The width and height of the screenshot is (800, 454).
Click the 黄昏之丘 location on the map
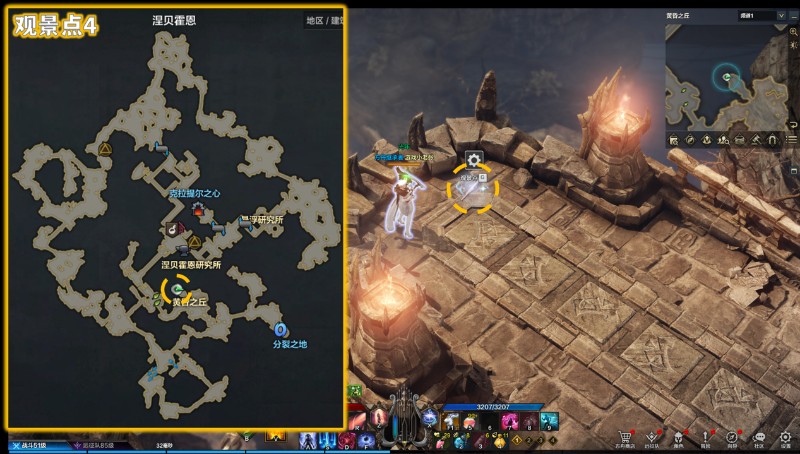click(x=174, y=291)
